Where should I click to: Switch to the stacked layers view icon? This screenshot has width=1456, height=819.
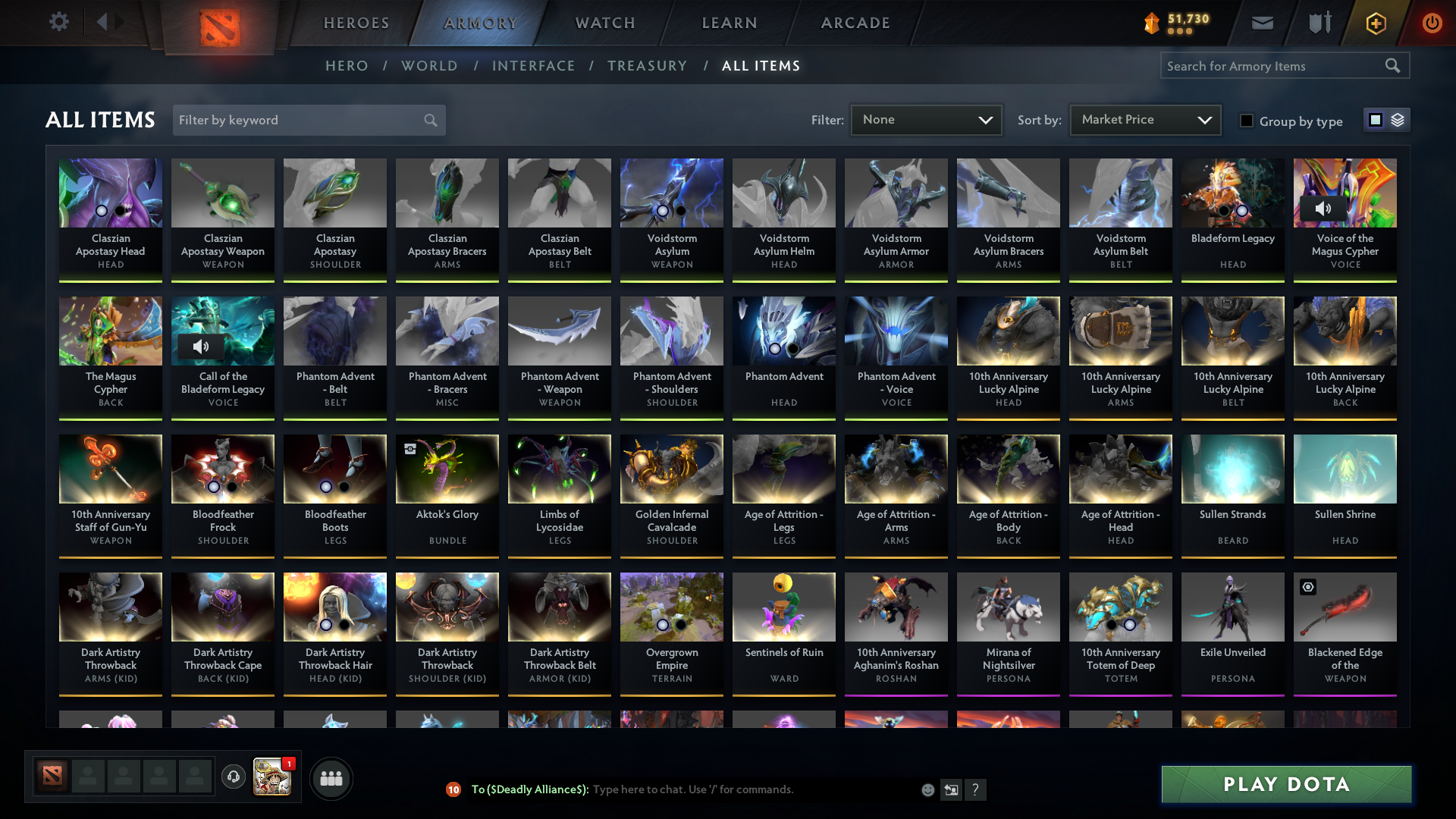[1398, 119]
